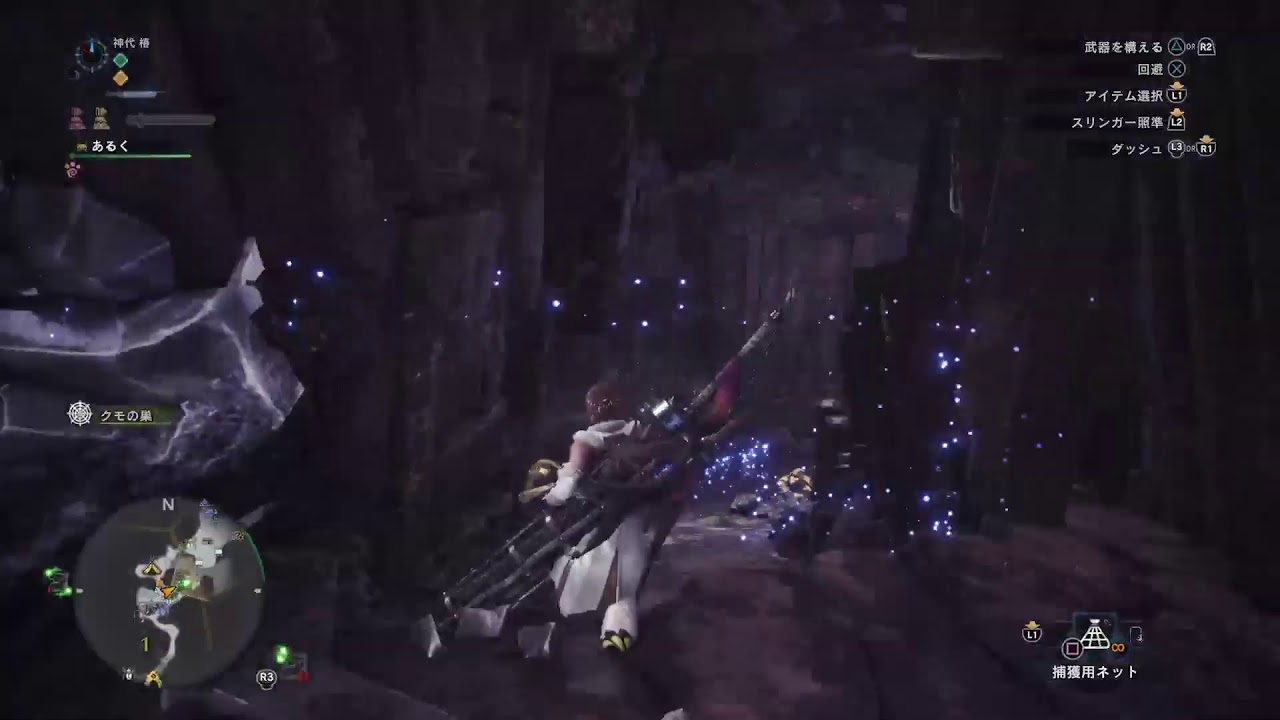Click the yellow Palico helper icon
Viewport: 1280px width, 720px height.
pyautogui.click(x=101, y=118)
